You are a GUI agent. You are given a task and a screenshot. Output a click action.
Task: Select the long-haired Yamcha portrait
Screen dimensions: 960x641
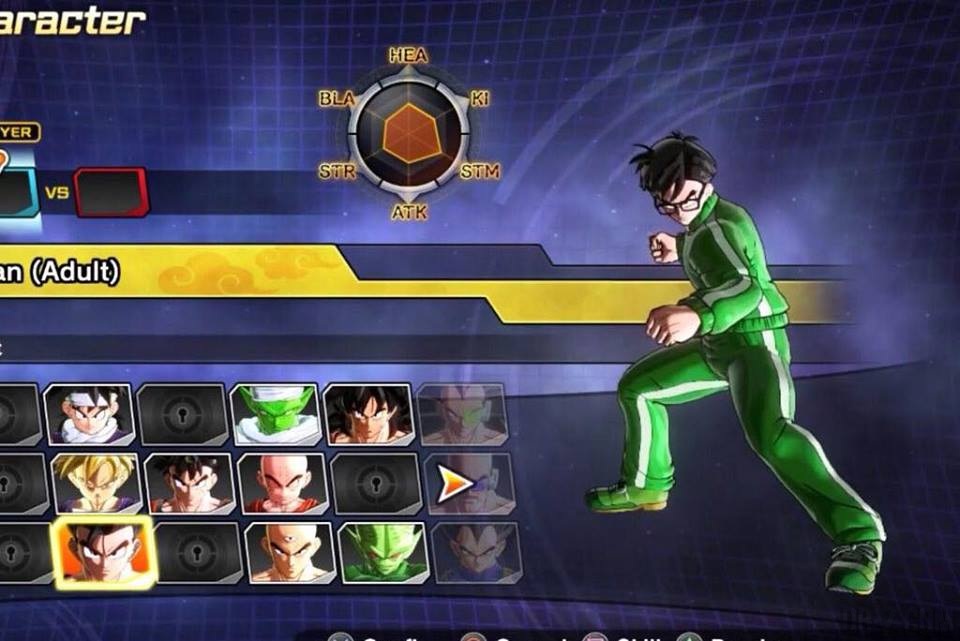coord(369,414)
